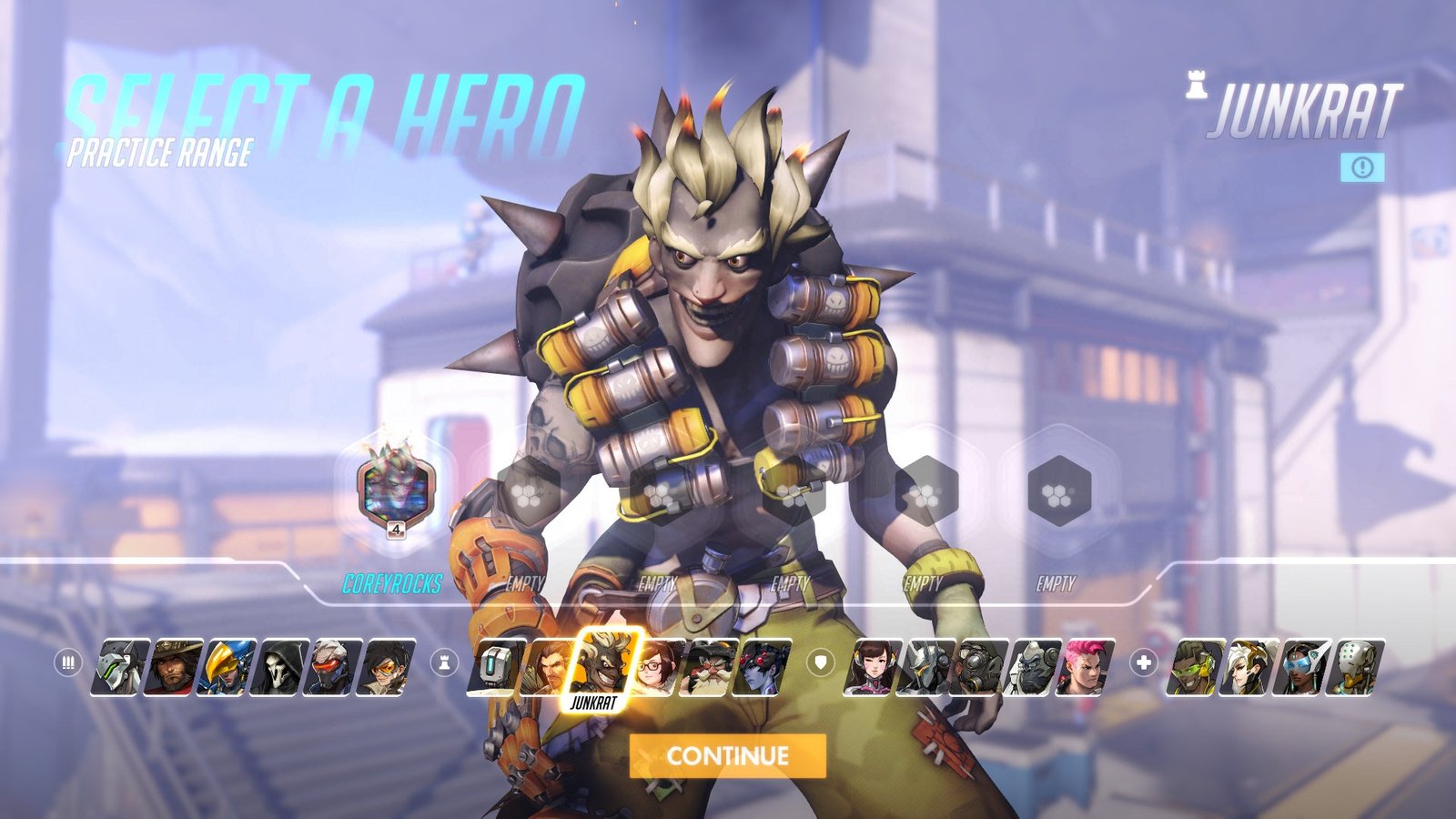Open Junkrat's hero info exclamation icon
The height and width of the screenshot is (819, 1456).
(x=1362, y=167)
